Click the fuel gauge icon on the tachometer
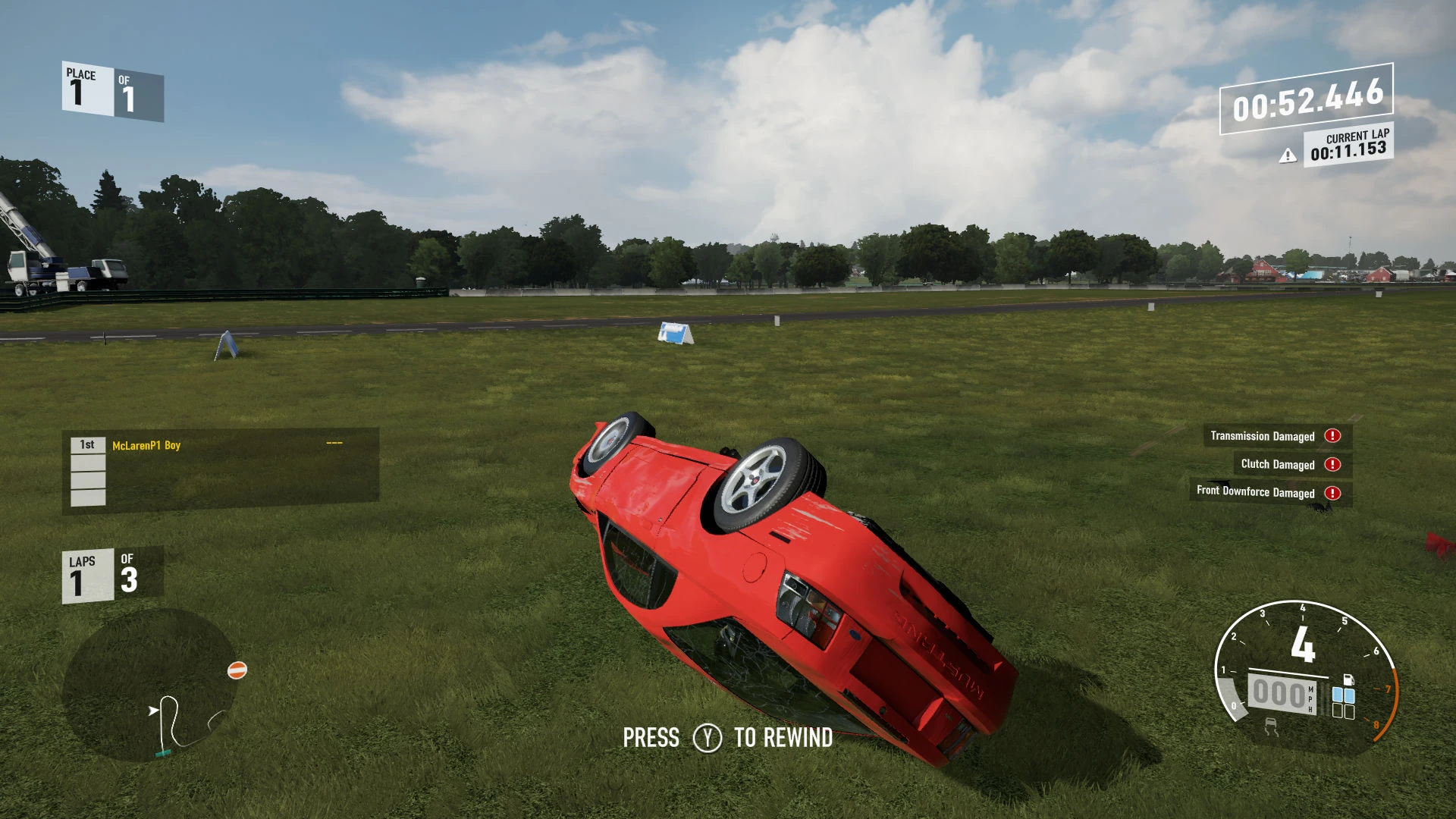Image resolution: width=1456 pixels, height=819 pixels. (x=1348, y=679)
